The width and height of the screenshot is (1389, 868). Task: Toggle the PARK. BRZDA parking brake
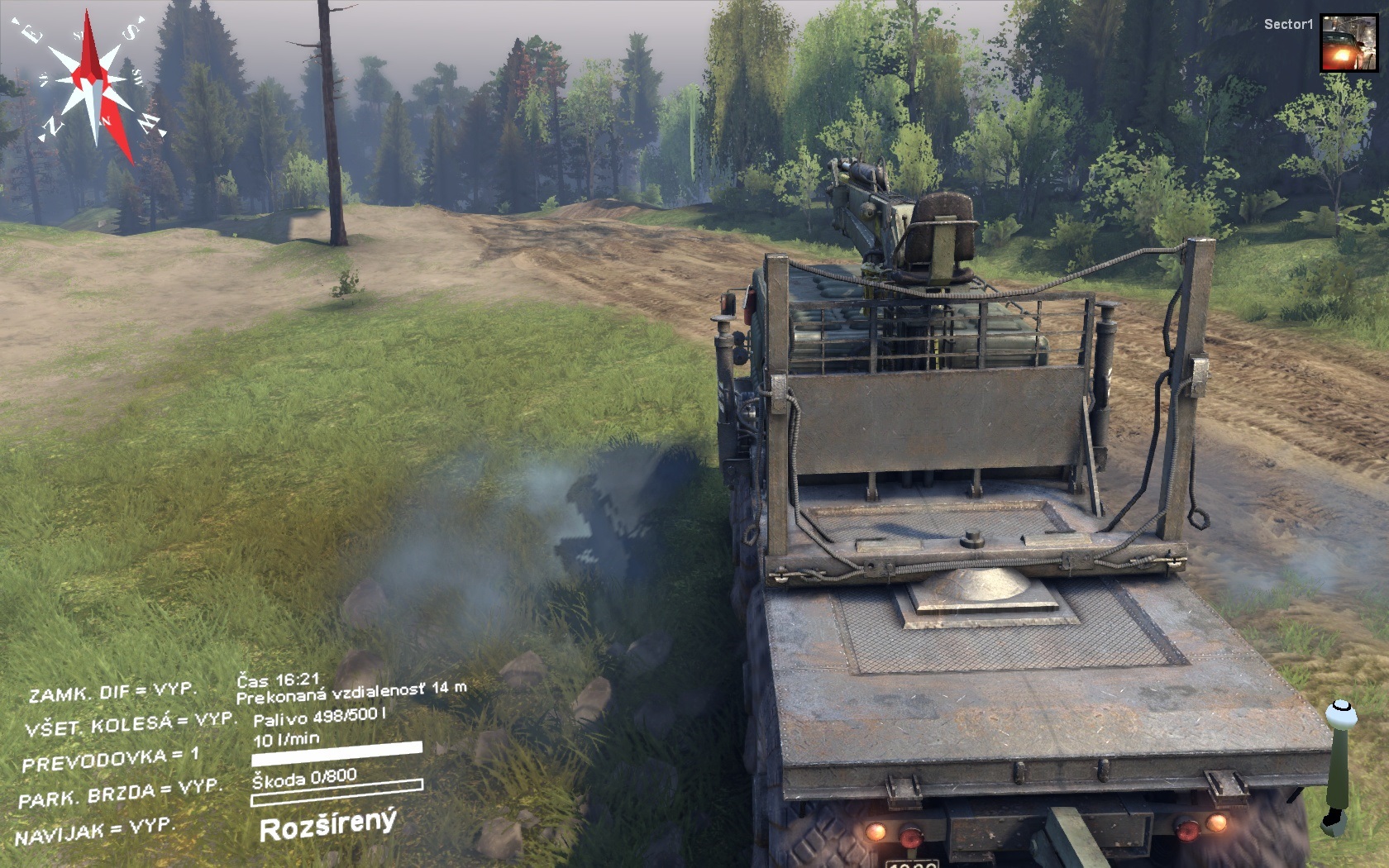[120, 793]
